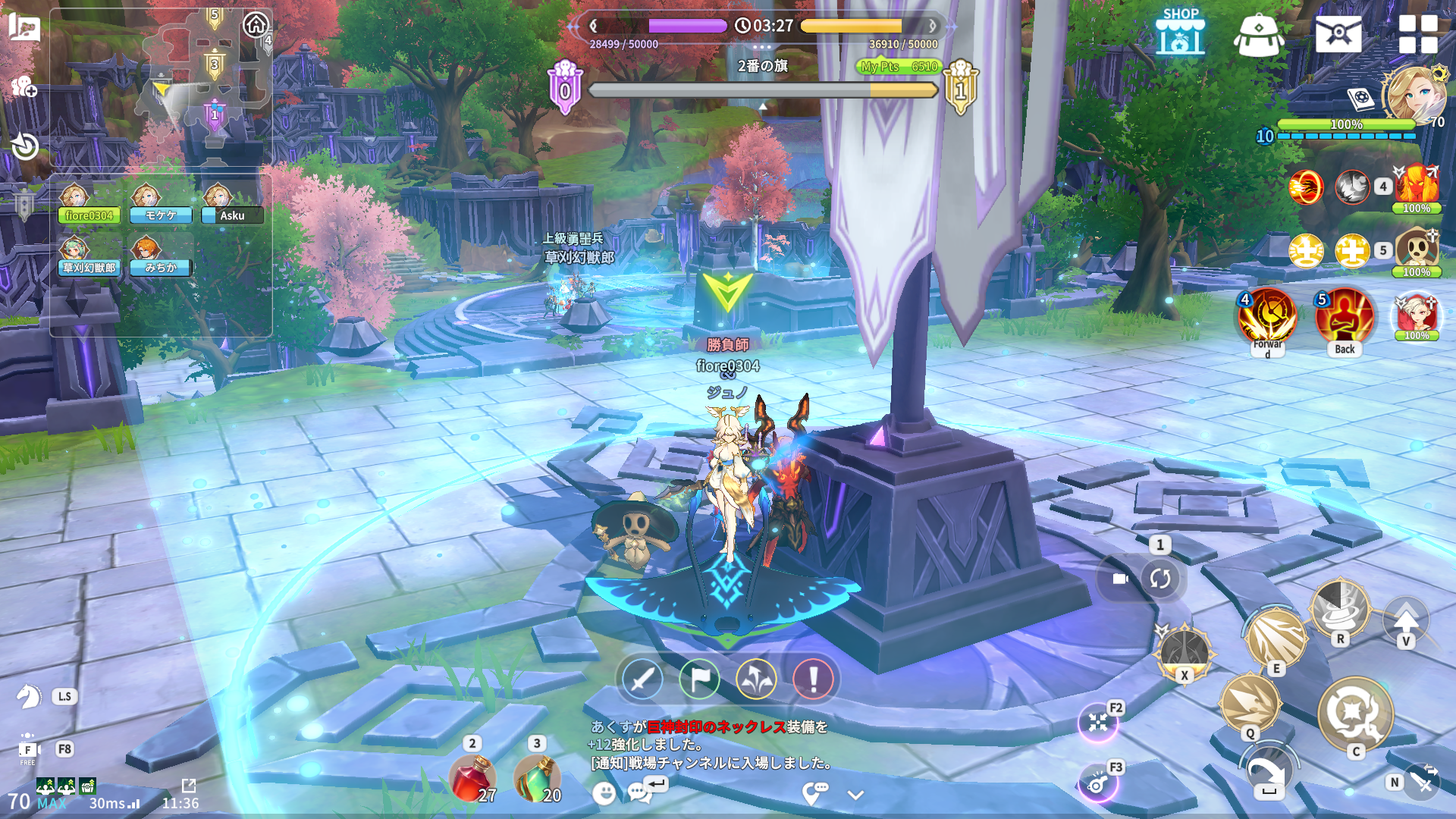Click the red exclamation alert button
This screenshot has width=1456, height=819.
[x=813, y=679]
